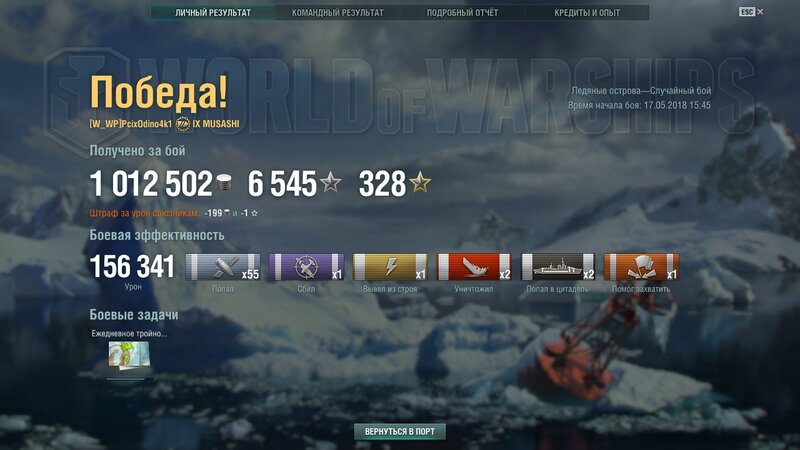Image resolution: width=800 pixels, height=450 pixels.
Task: Click the Вернуться в порт button
Action: click(399, 432)
